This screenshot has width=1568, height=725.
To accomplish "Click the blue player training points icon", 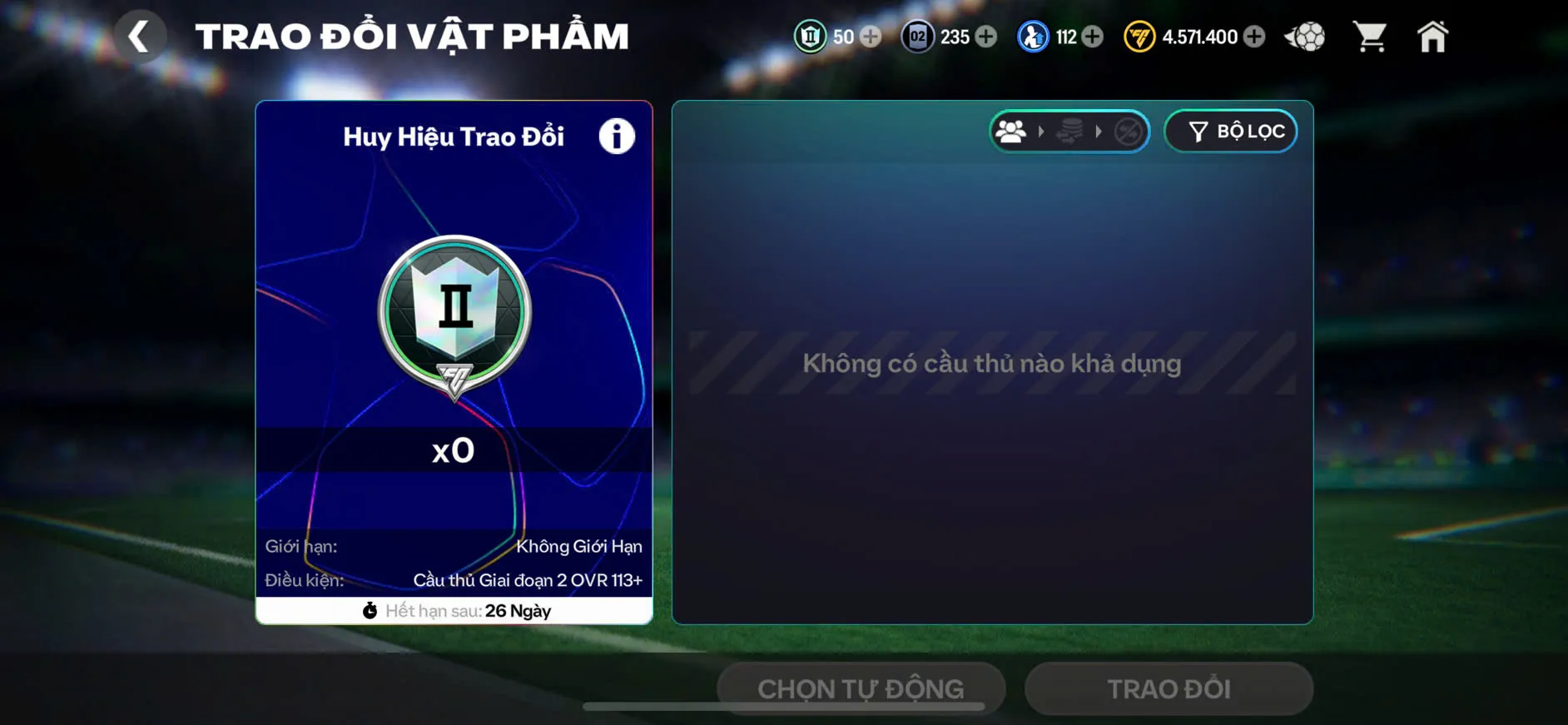I will 1032,37.
